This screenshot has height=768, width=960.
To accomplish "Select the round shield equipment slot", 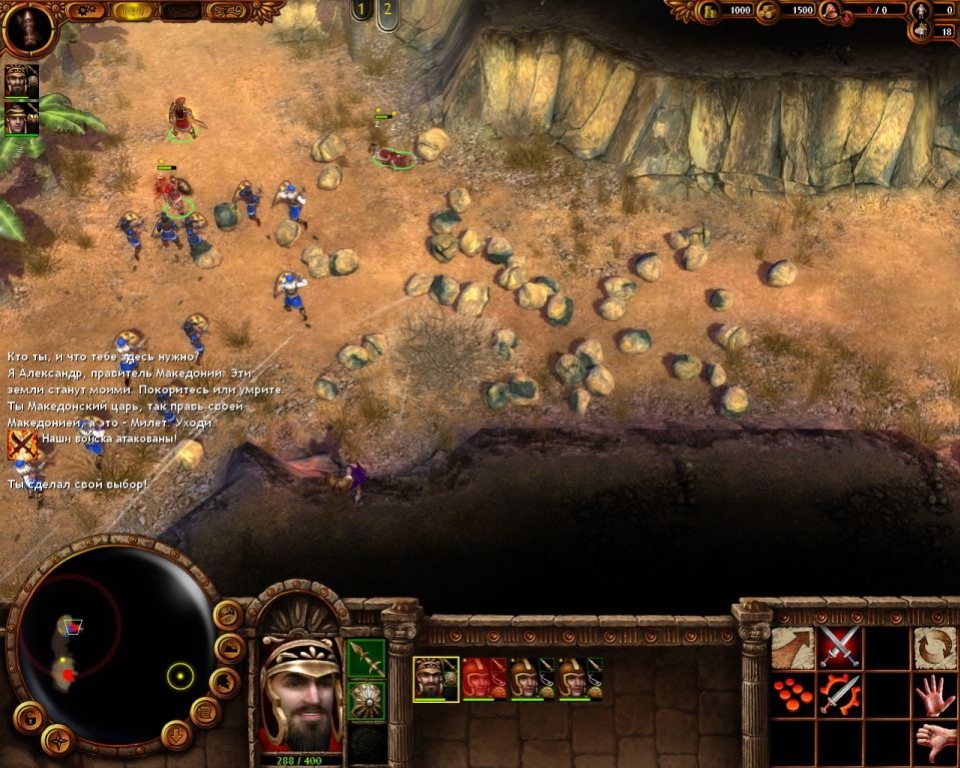I will tap(366, 700).
